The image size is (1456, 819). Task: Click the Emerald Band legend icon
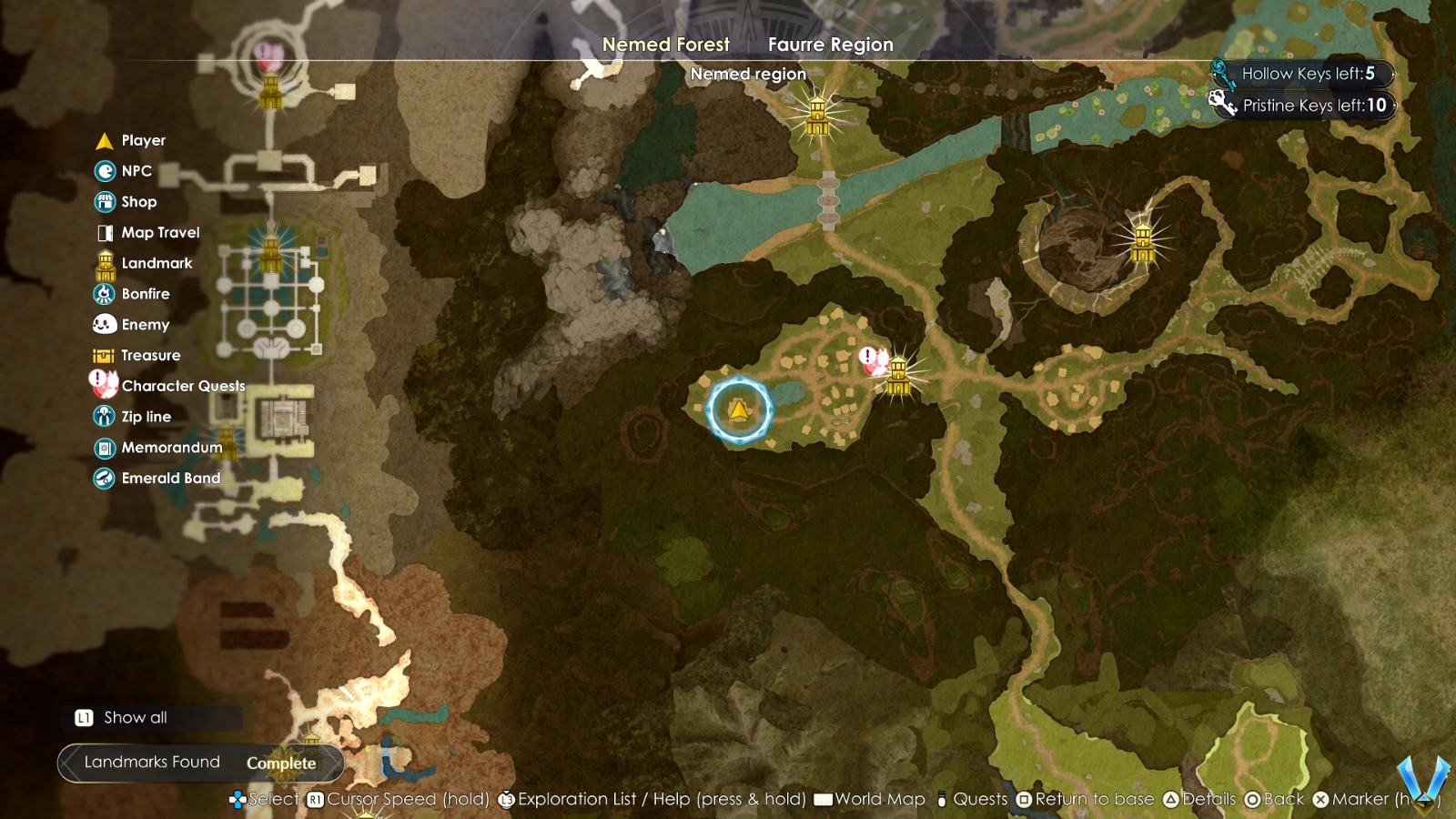click(x=104, y=478)
